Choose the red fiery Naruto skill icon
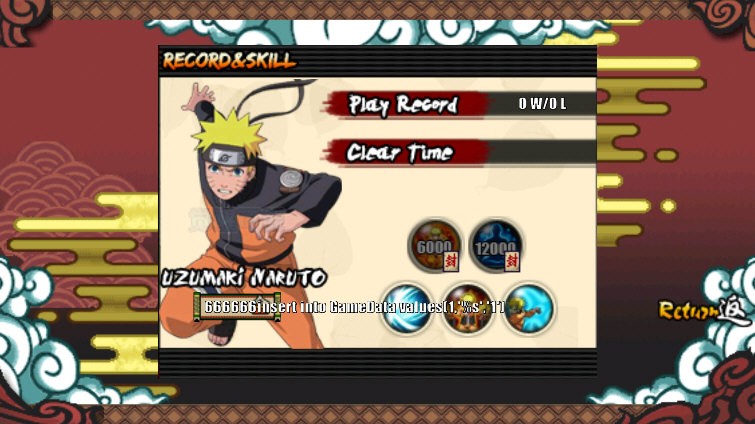Viewport: 755px width, 424px height. point(468,308)
